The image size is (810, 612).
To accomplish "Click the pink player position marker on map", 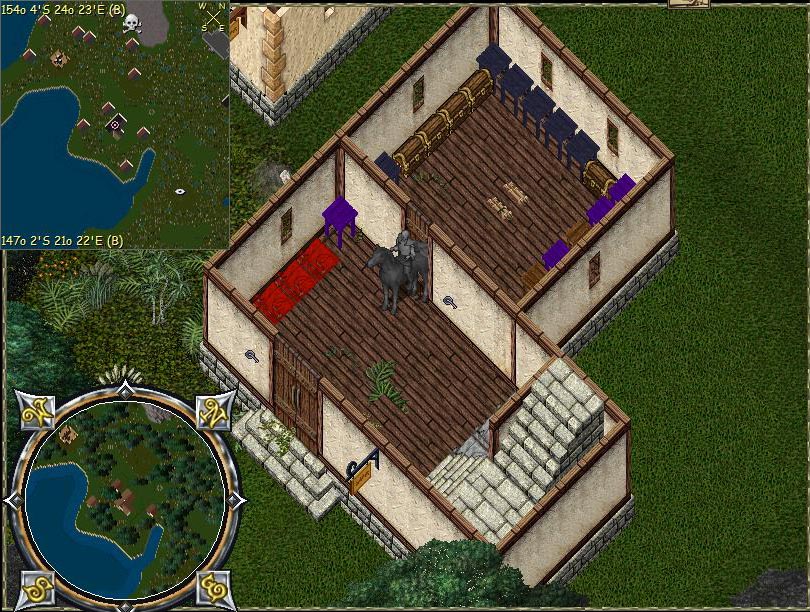I will (116, 125).
